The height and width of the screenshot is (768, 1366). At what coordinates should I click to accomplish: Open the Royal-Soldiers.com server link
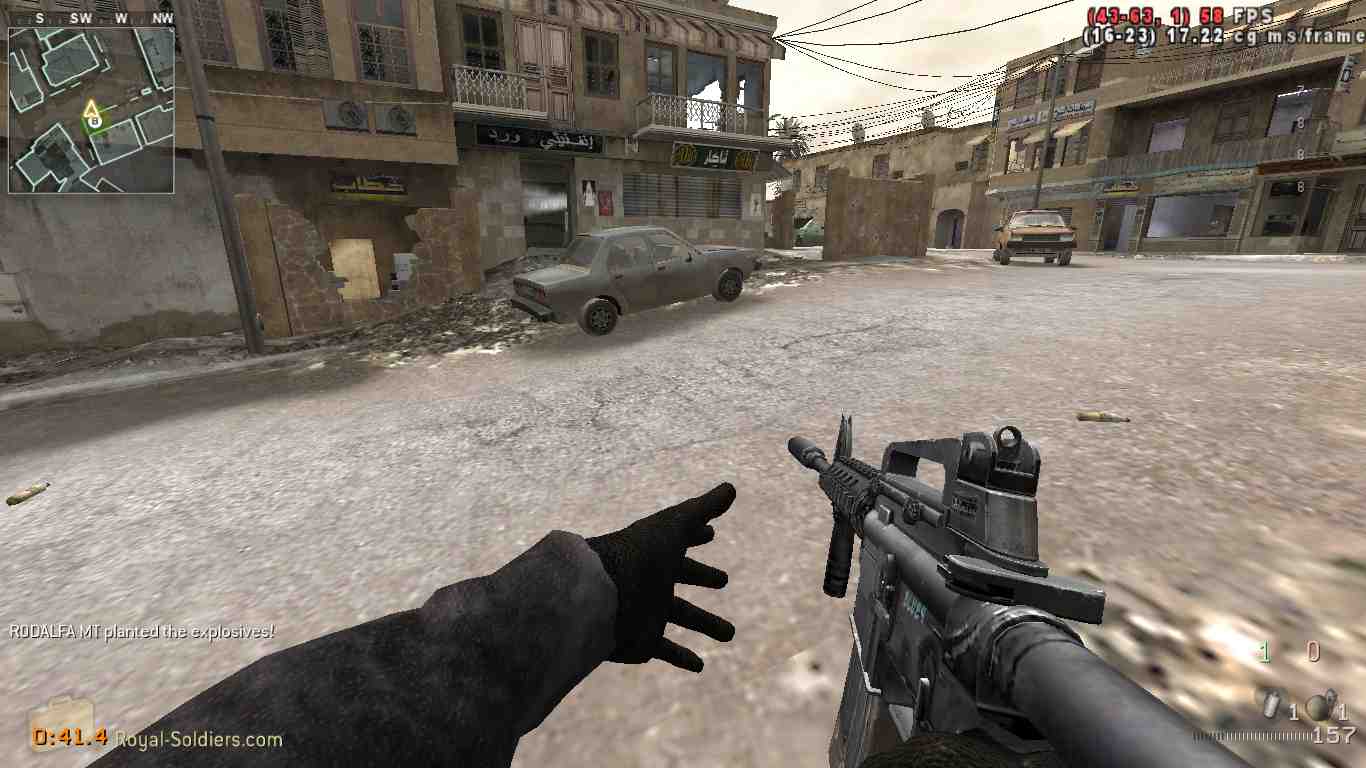pos(195,743)
